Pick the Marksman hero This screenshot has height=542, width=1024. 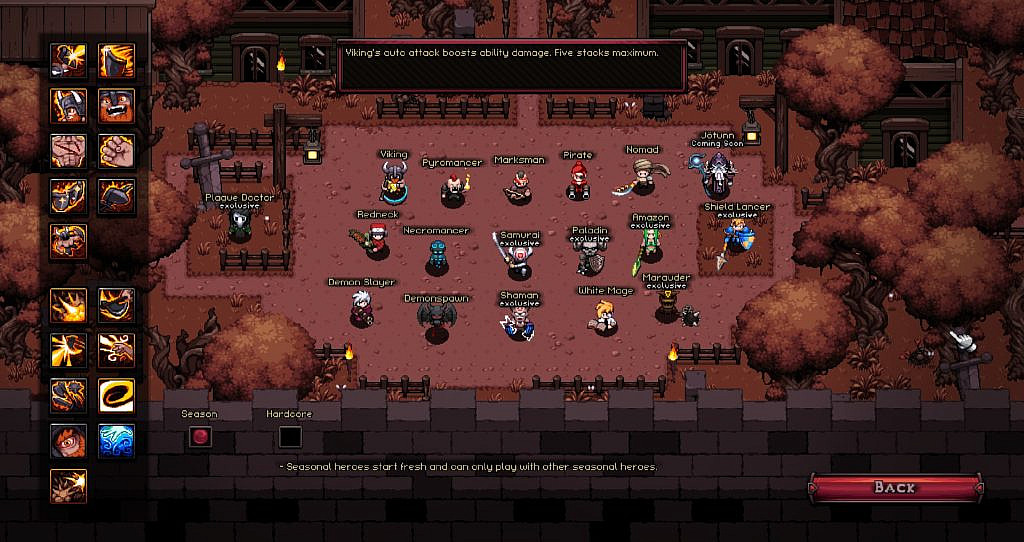click(519, 186)
